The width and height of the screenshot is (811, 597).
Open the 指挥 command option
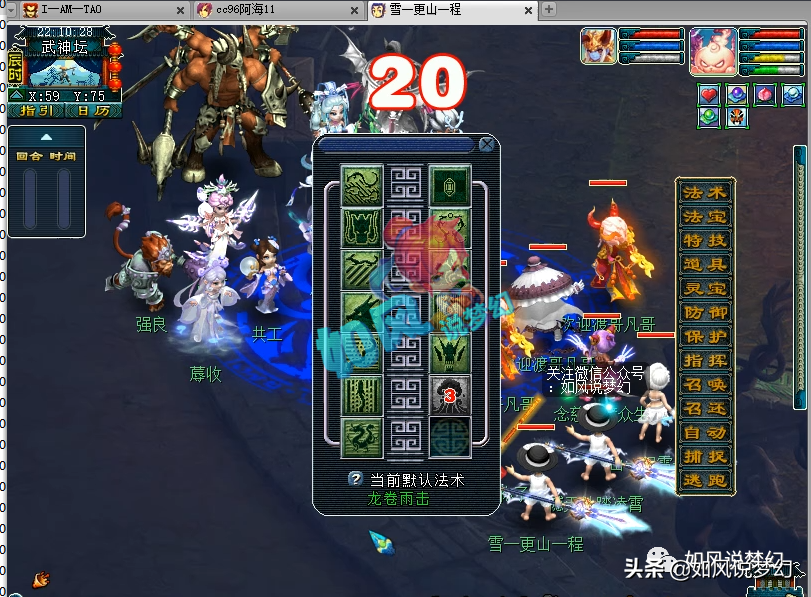(x=704, y=361)
